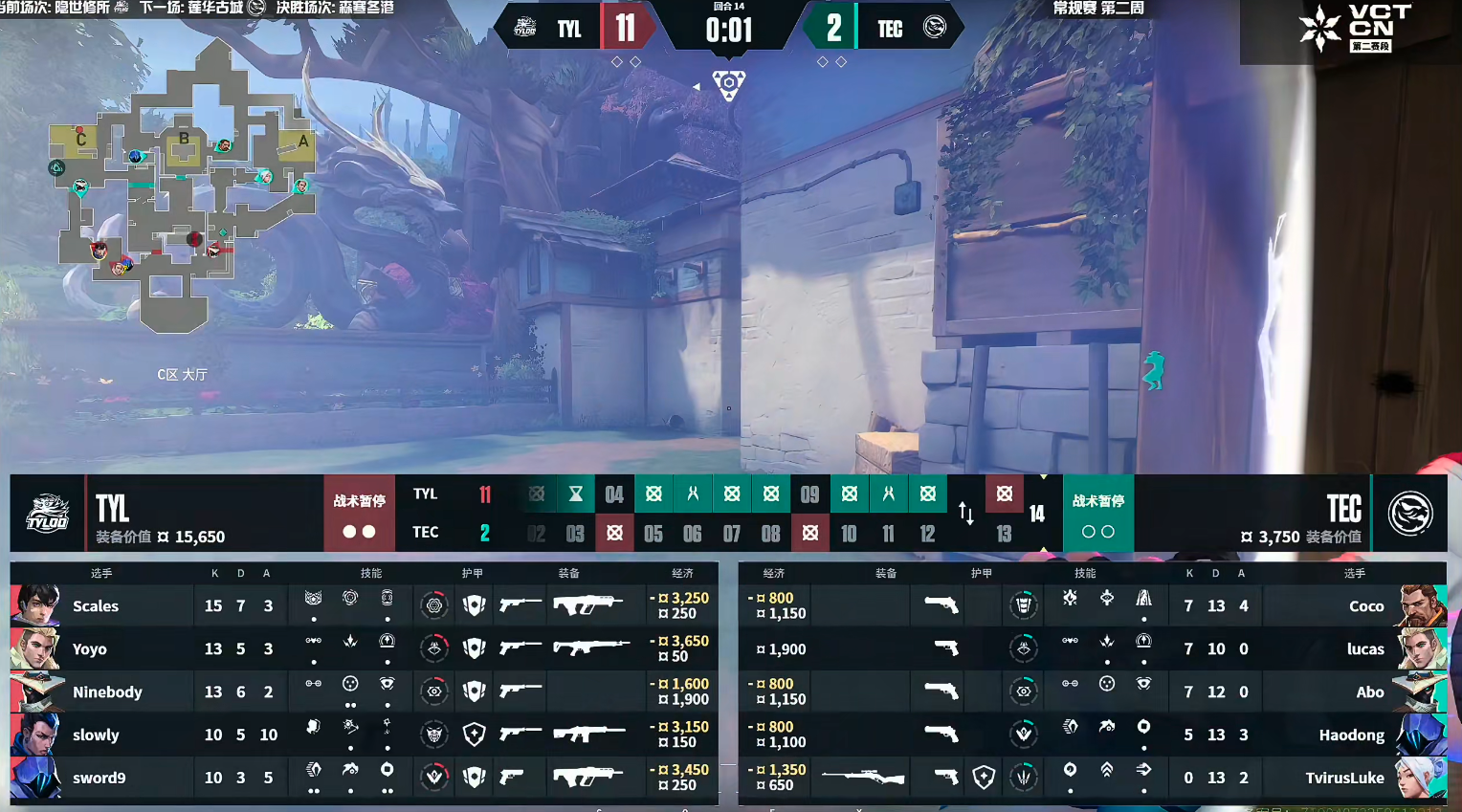Select TvirusLuke's sniper rifle icon

(862, 778)
